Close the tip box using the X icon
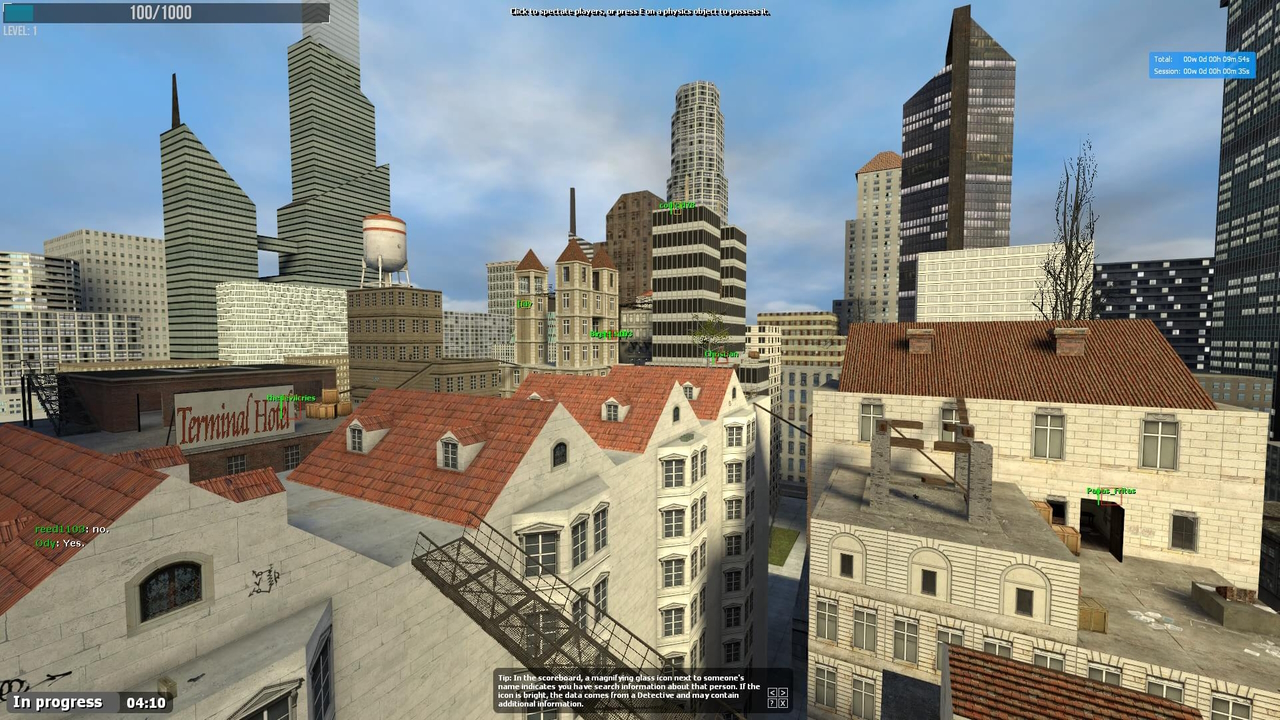Viewport: 1280px width, 720px height. pyautogui.click(x=783, y=702)
